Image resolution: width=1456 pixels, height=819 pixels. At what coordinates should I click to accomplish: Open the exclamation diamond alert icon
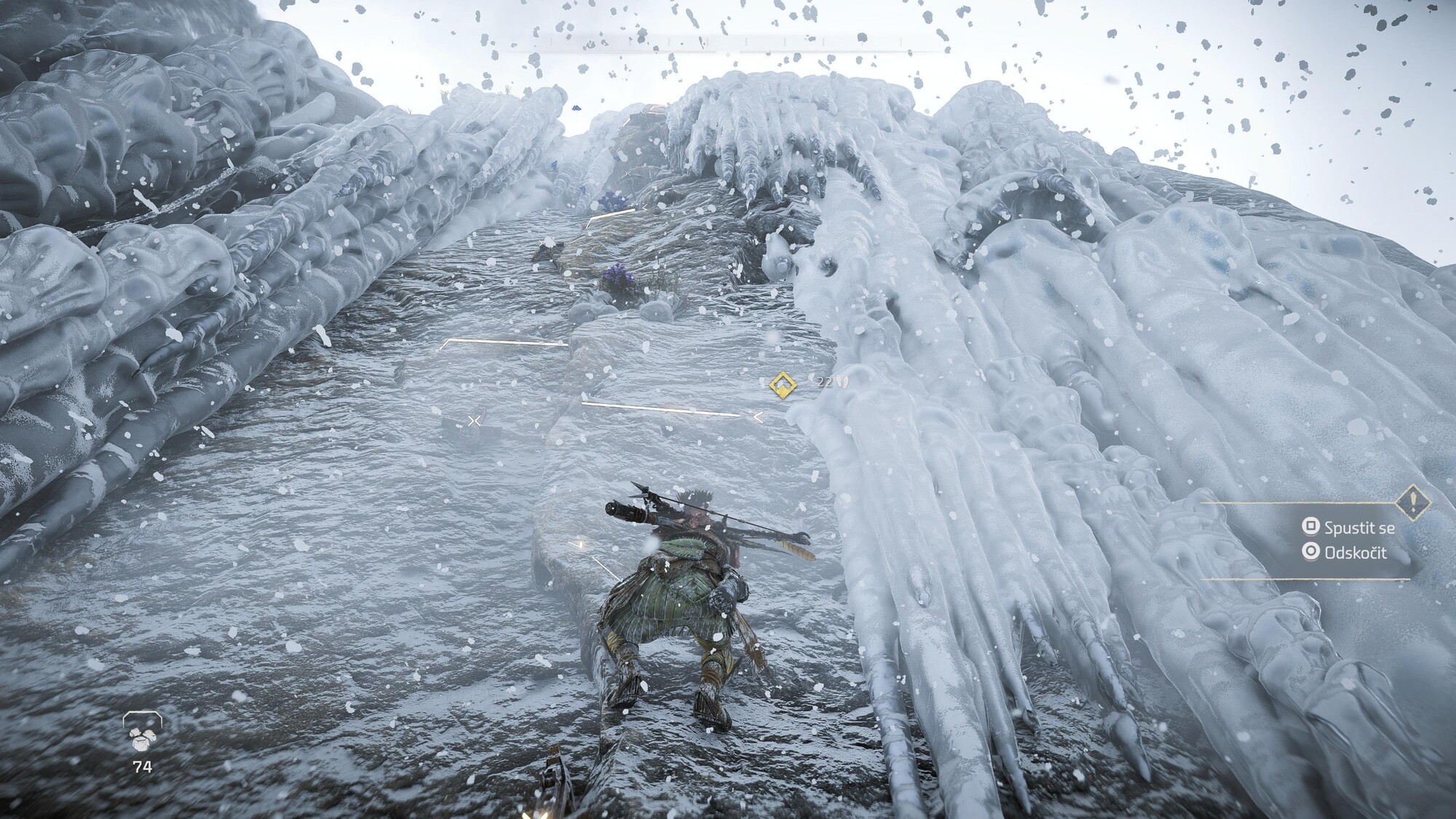[x=1413, y=502]
